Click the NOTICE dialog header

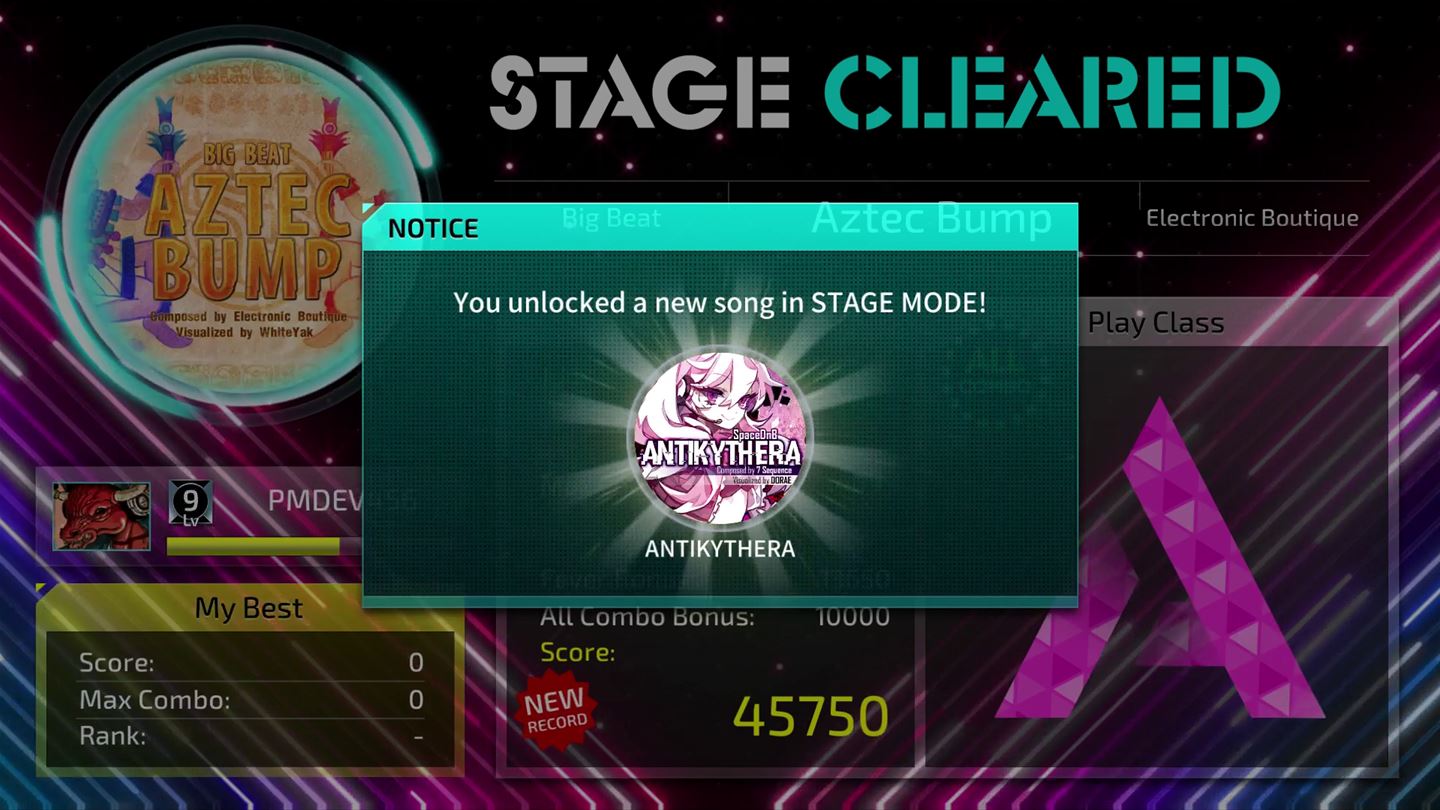(x=432, y=228)
